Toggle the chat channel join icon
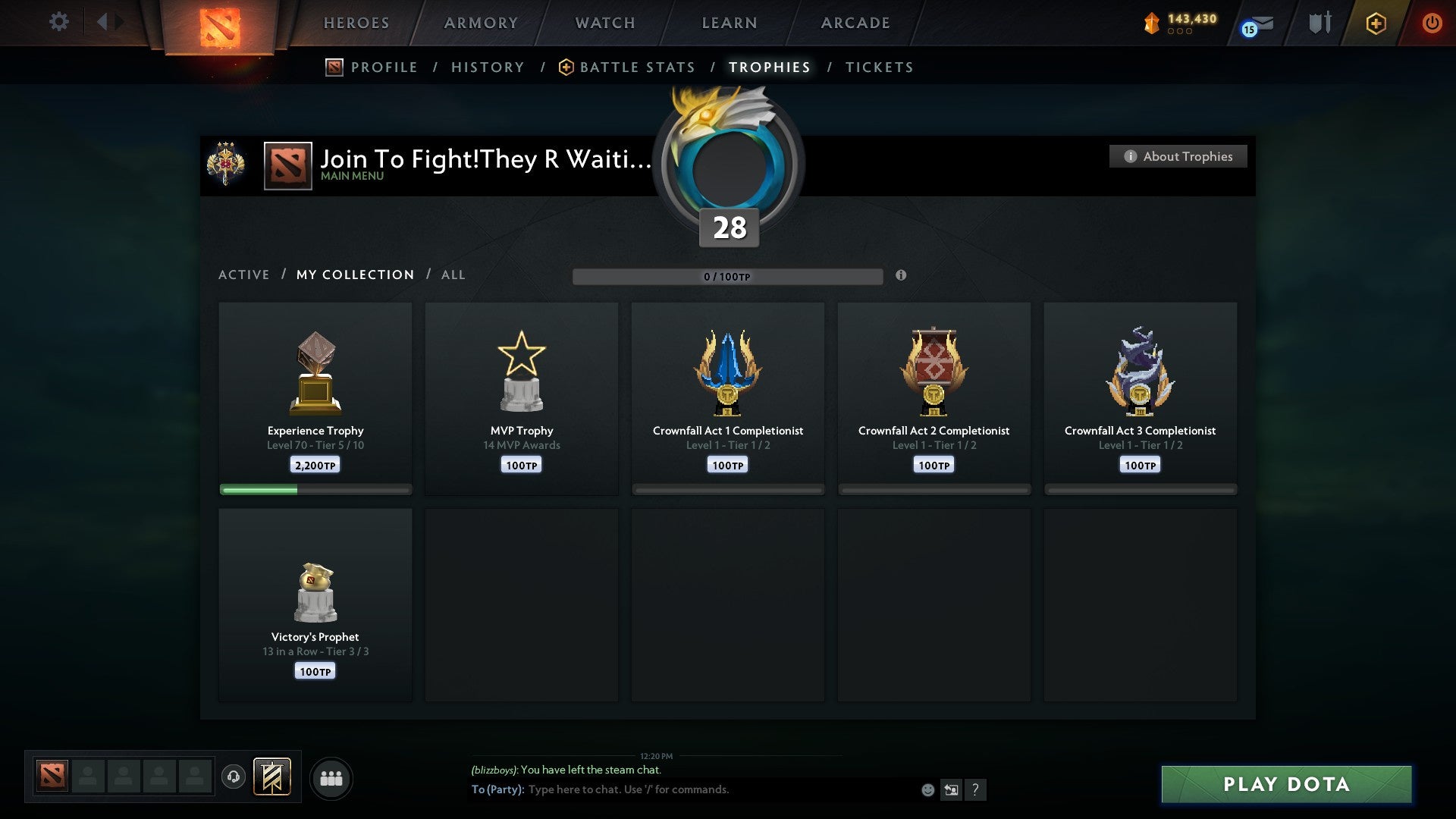1456x819 pixels. point(952,789)
